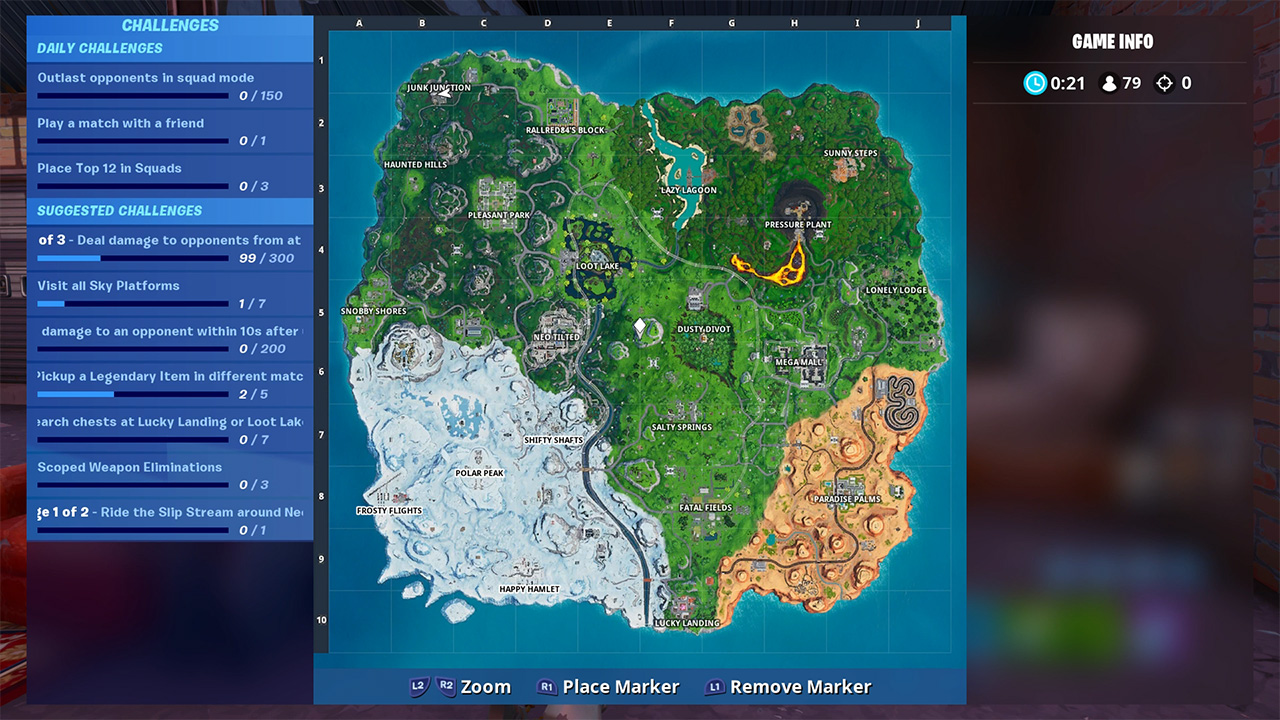Viewport: 1280px width, 720px height.
Task: Click the L2 button icon beside Zoom
Action: point(419,687)
